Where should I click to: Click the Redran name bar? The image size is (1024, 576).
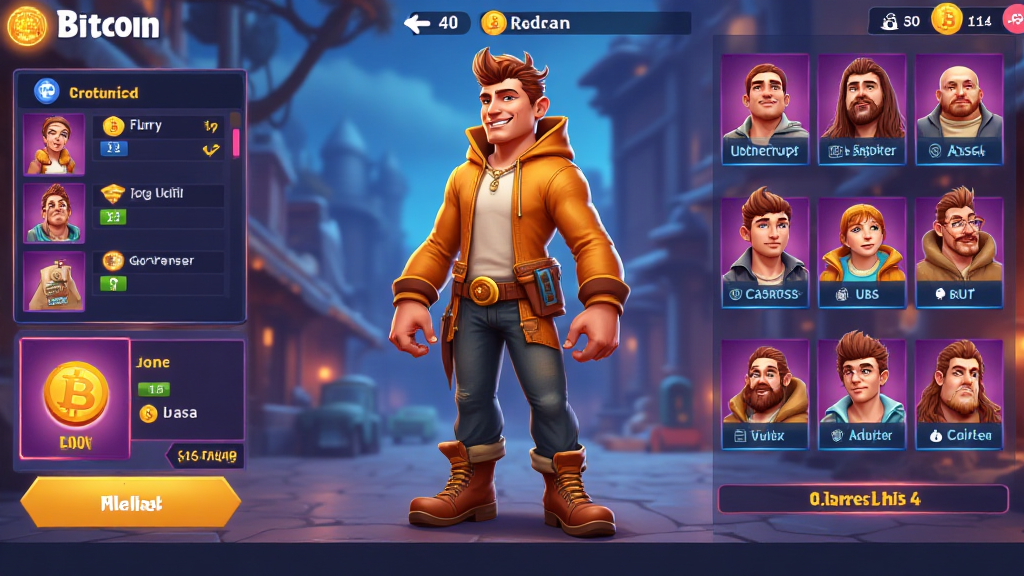pyautogui.click(x=585, y=23)
